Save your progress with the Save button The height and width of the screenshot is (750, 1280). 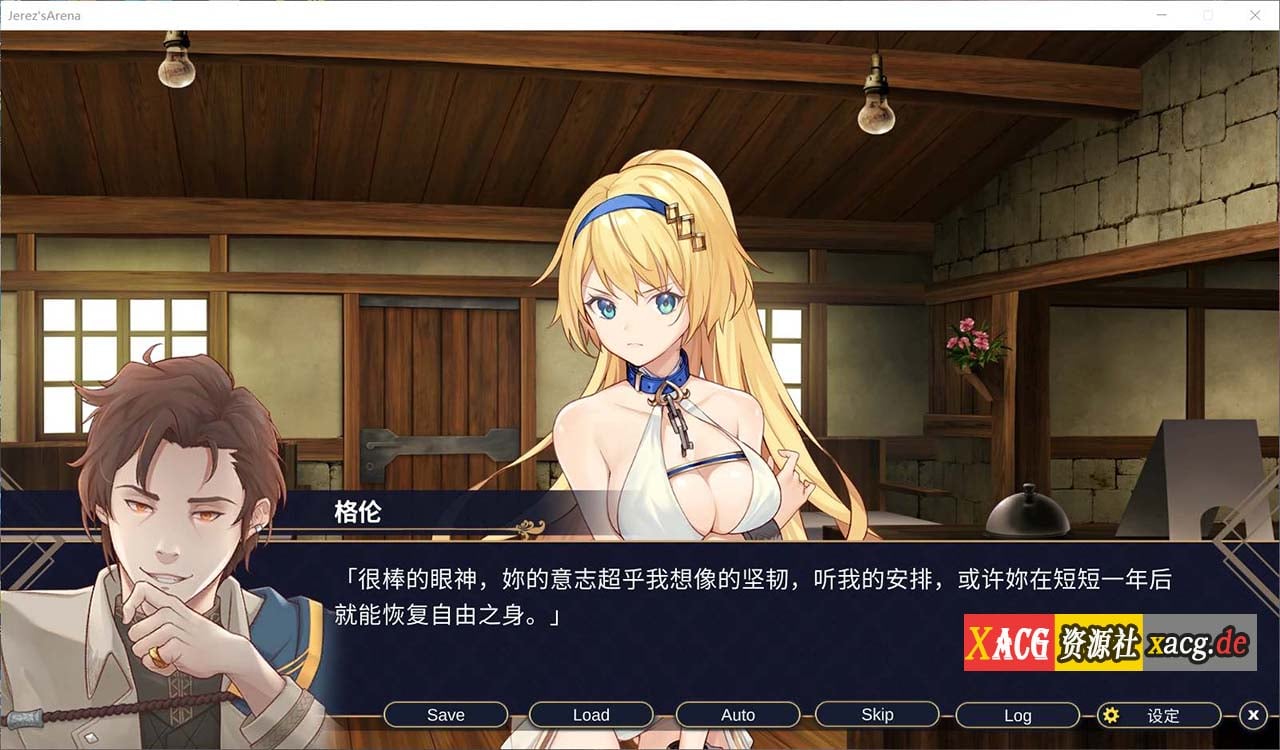pos(445,715)
